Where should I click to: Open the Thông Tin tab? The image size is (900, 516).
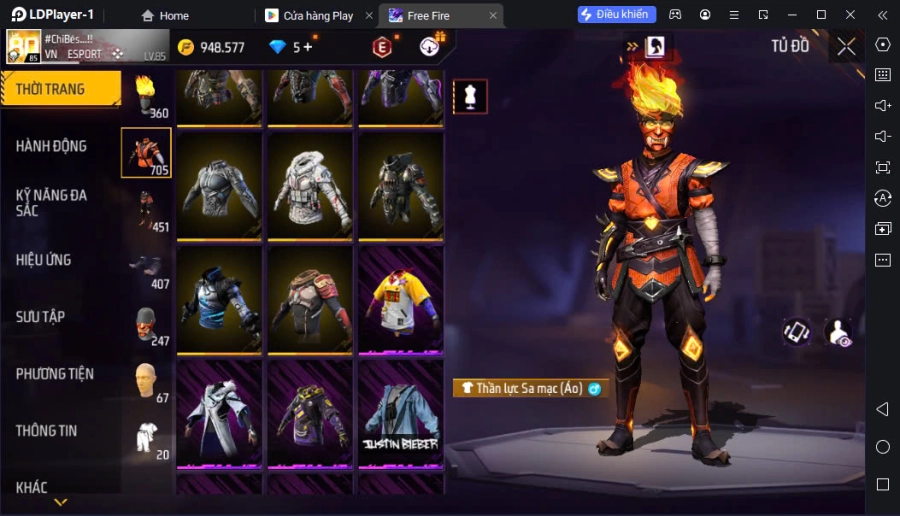[x=47, y=431]
